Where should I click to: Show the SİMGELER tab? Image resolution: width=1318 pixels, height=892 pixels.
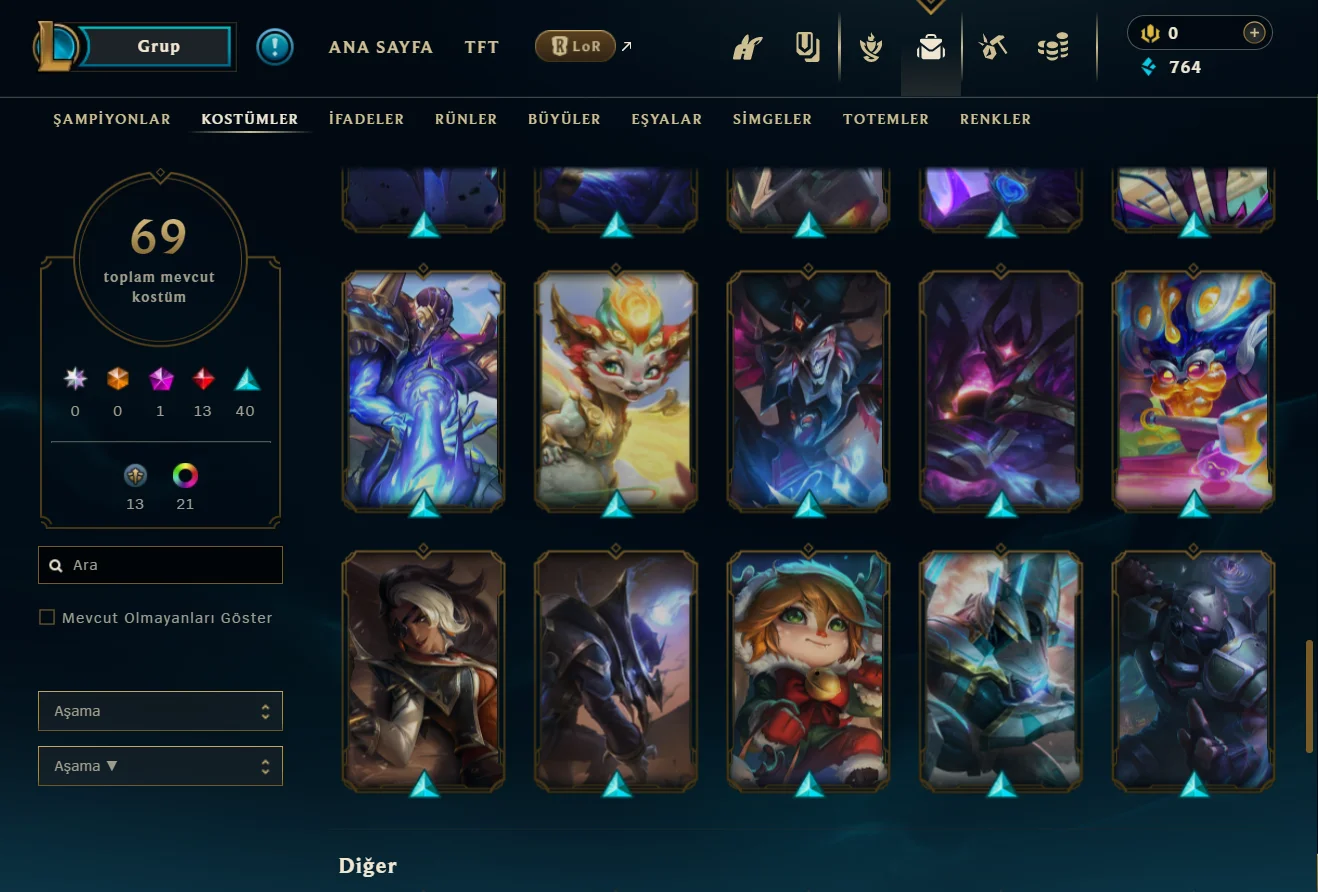(x=772, y=119)
